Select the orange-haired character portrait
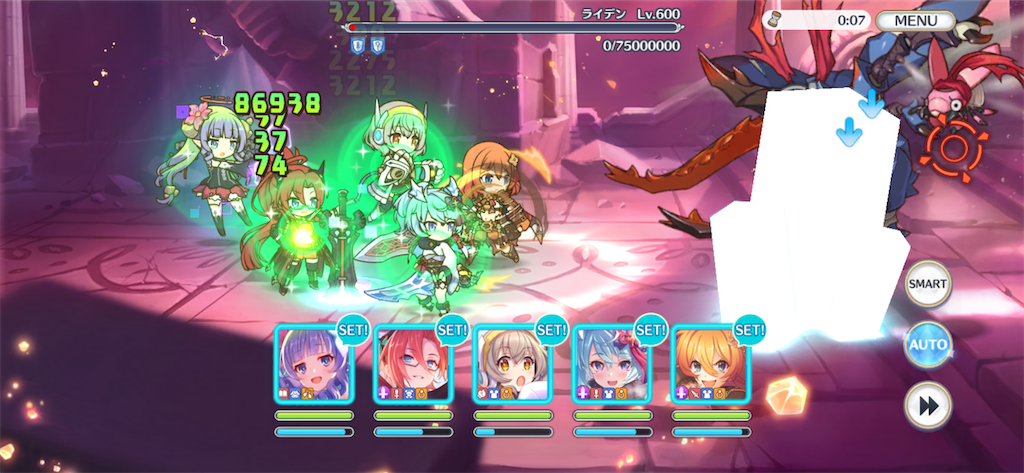The height and width of the screenshot is (473, 1024). [x=711, y=364]
